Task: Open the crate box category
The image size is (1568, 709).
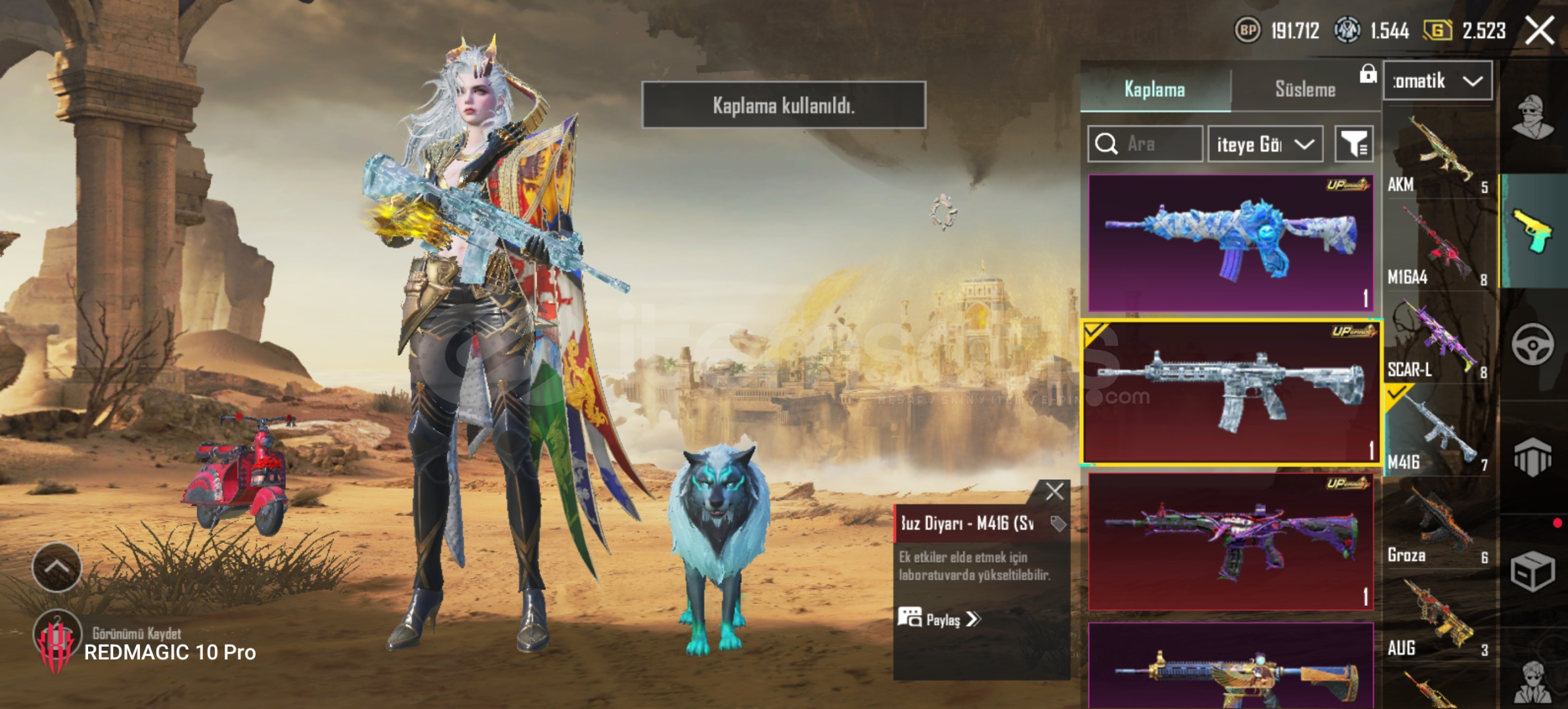Action: [1533, 571]
